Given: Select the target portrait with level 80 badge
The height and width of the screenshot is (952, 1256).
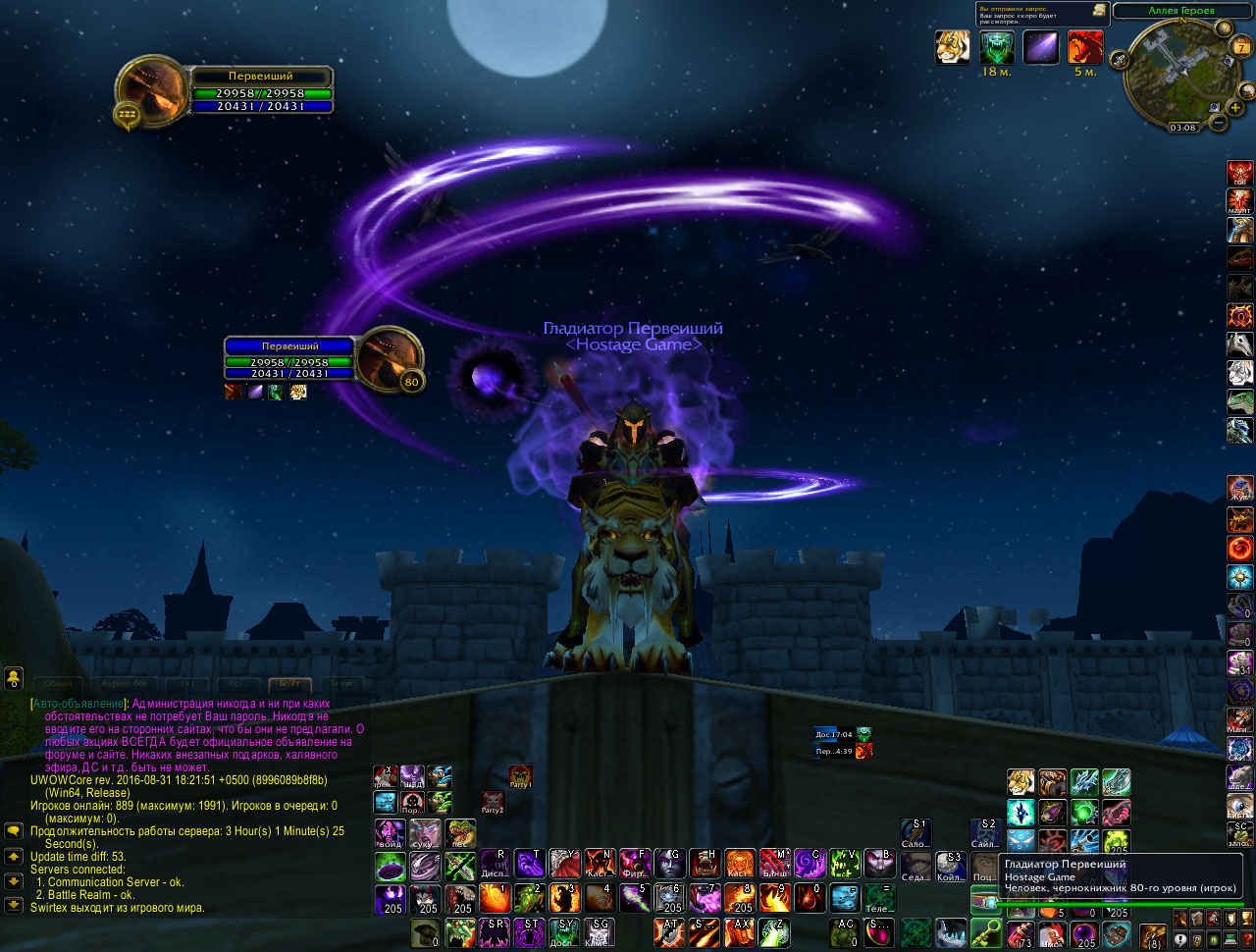Looking at the screenshot, I should coord(389,360).
